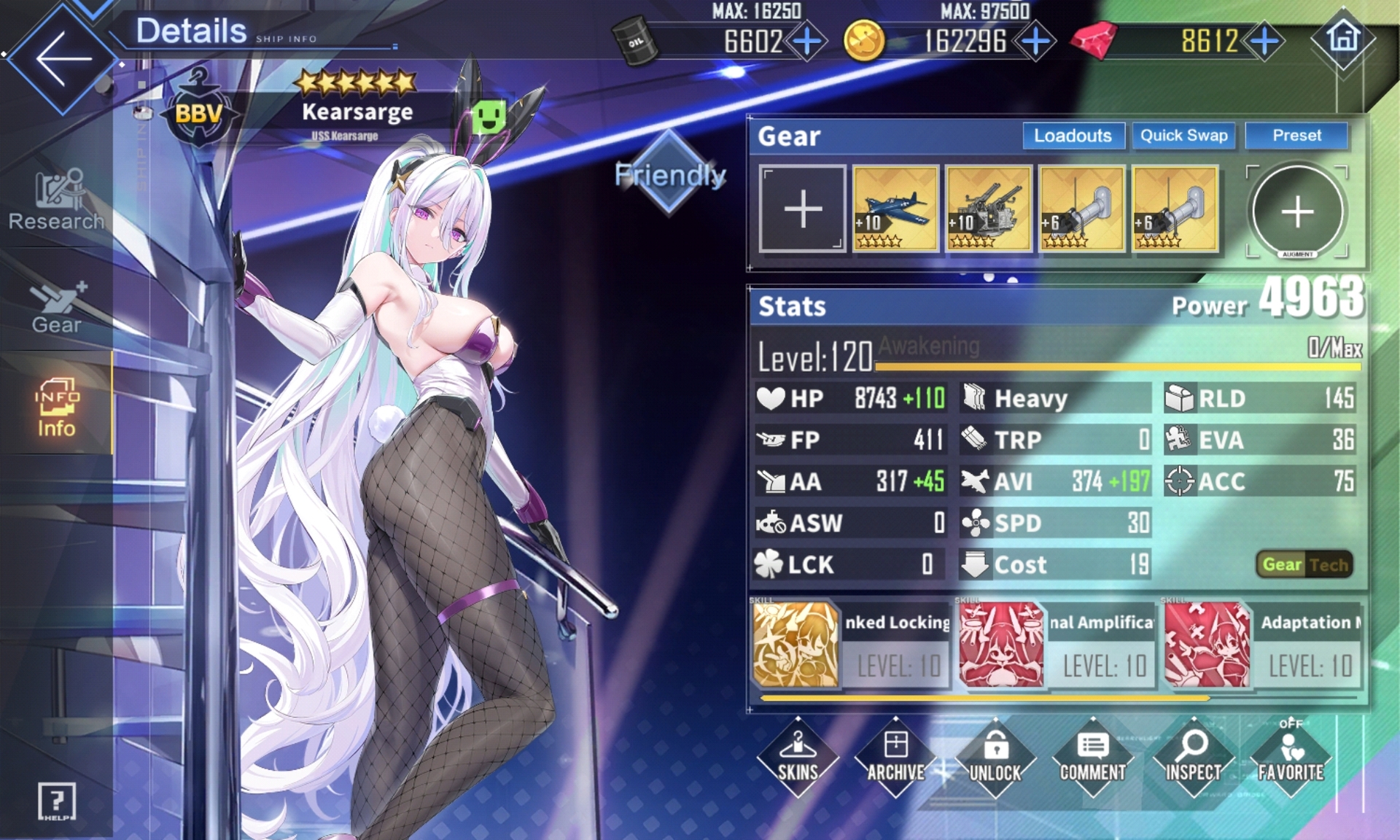Use Quick Swap for gear
The width and height of the screenshot is (1400, 840).
[1183, 136]
